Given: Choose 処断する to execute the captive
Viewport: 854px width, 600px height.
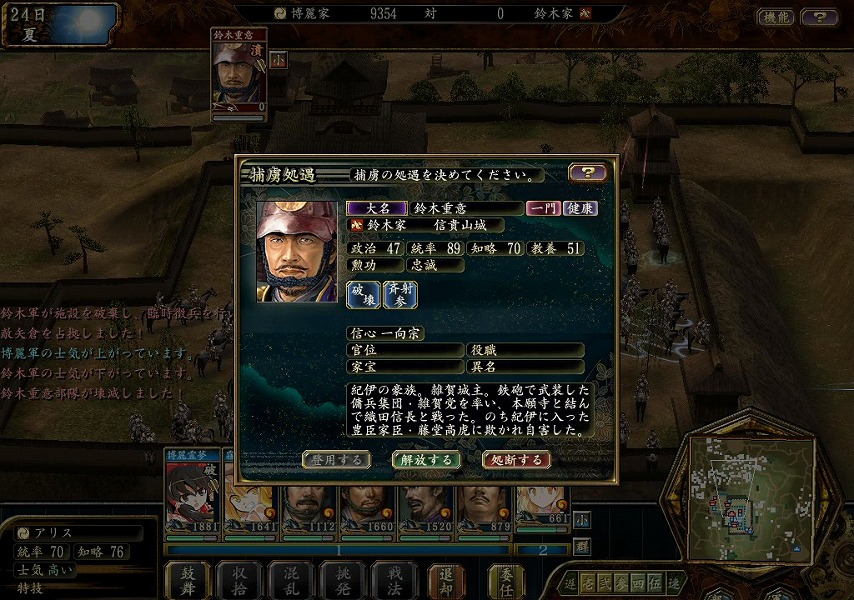Looking at the screenshot, I should click(516, 460).
